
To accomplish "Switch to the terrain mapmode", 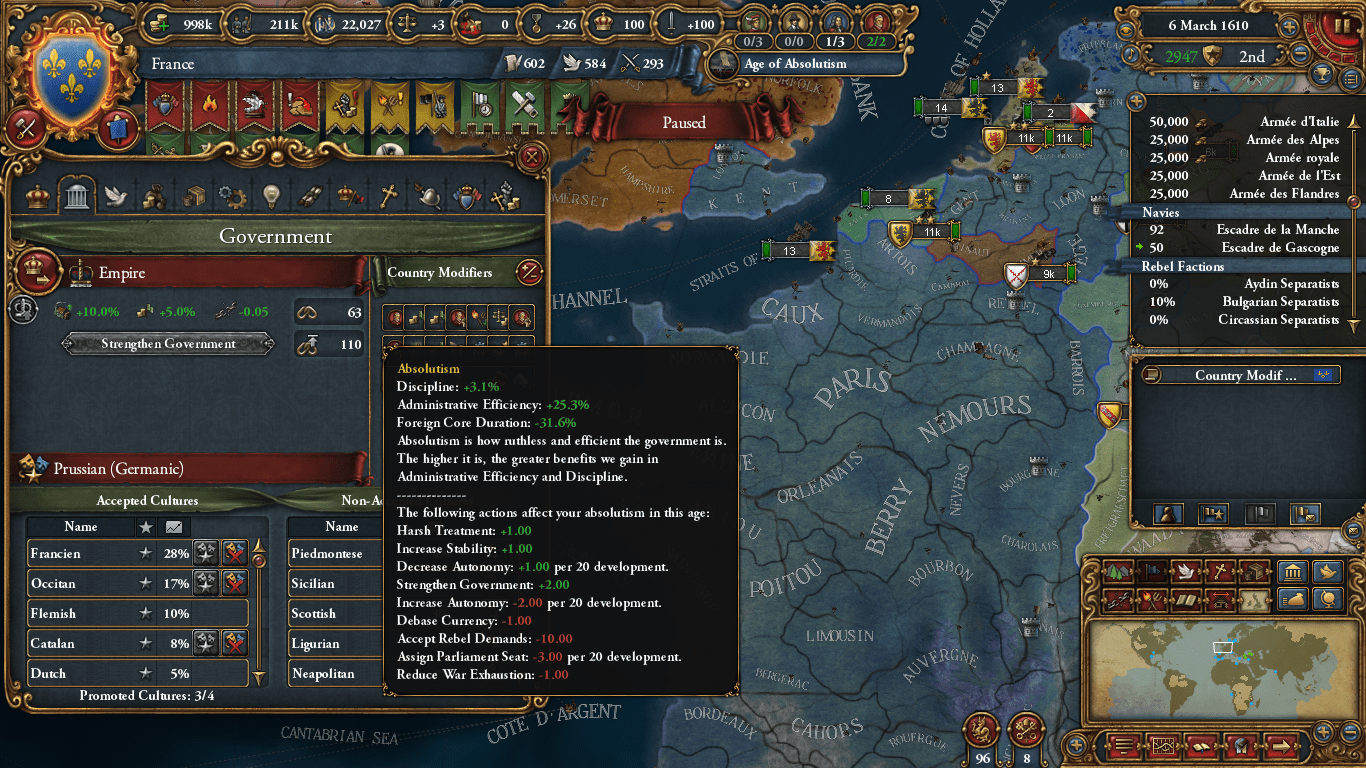I will click(1117, 572).
